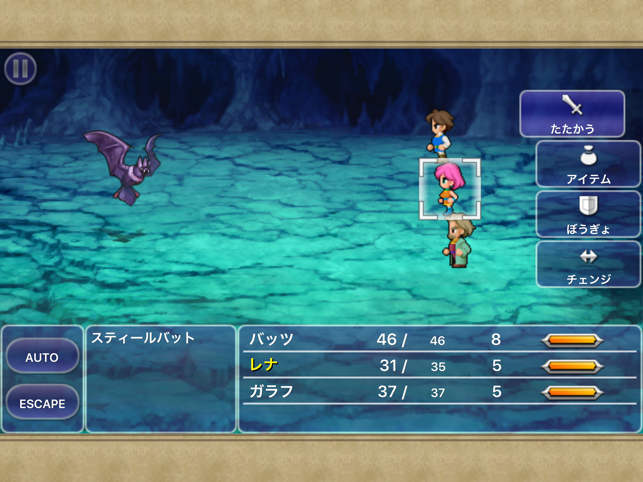Viewport: 643px width, 482px height.
Task: Toggle AUTO battle mode
Action: click(x=42, y=357)
